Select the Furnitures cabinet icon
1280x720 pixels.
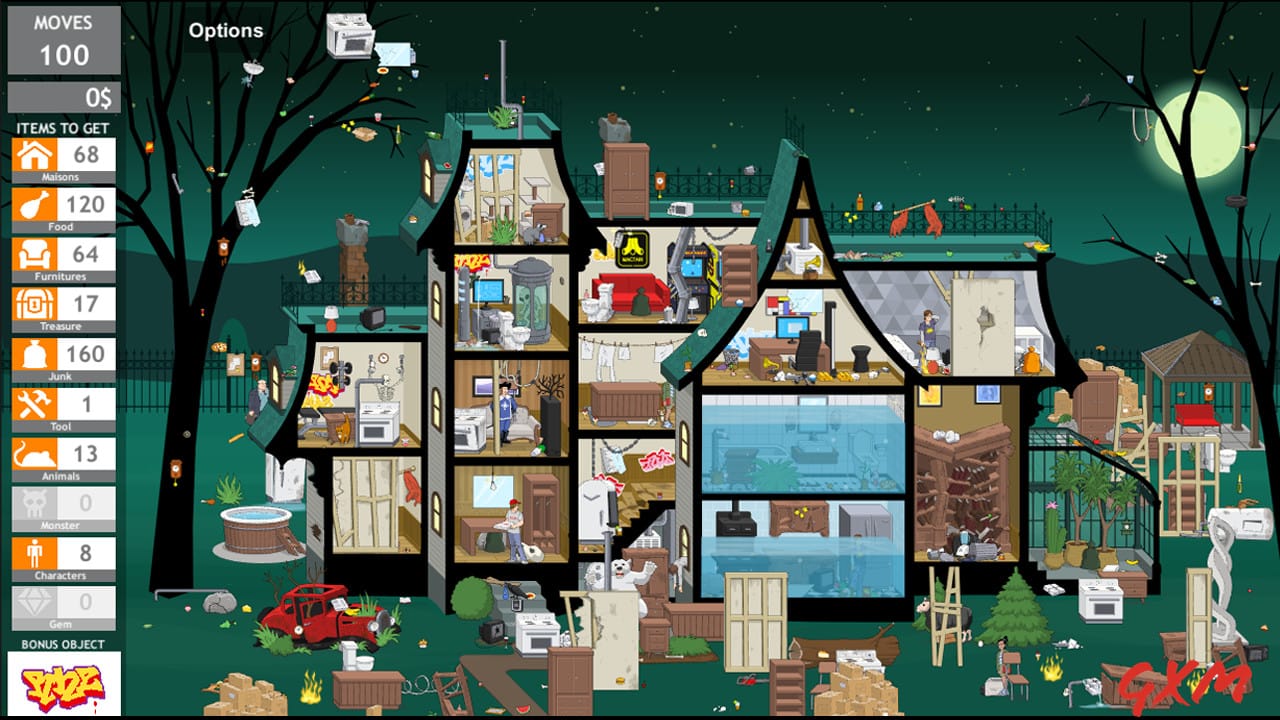click(x=34, y=254)
